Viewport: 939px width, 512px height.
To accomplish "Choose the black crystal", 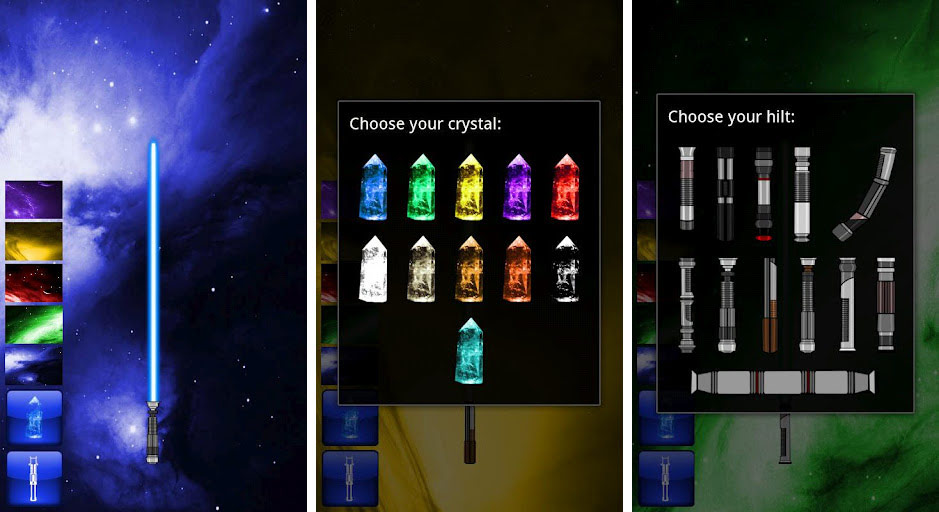I will tap(566, 269).
